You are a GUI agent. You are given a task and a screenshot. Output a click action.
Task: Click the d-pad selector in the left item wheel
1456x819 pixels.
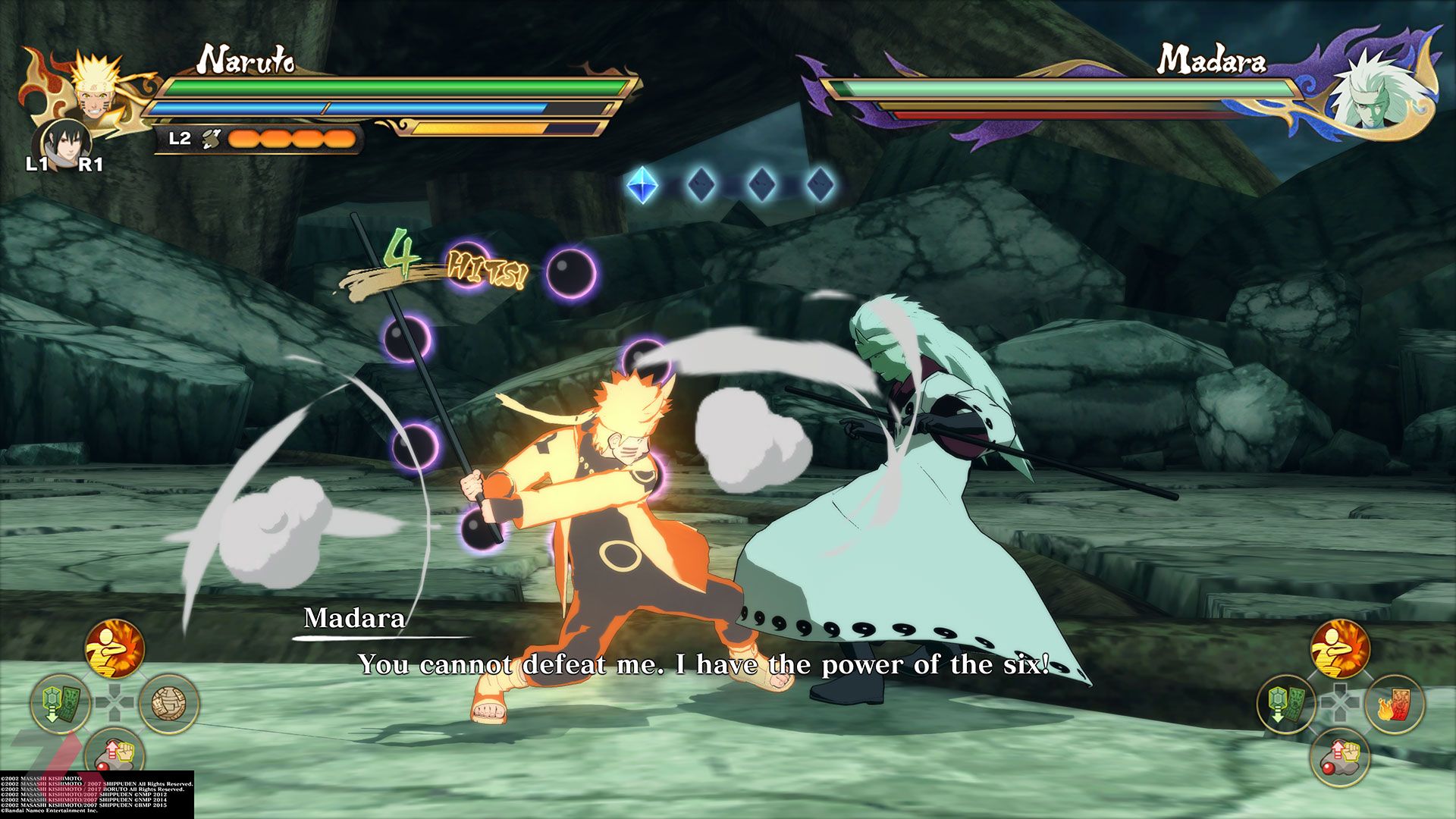(113, 701)
